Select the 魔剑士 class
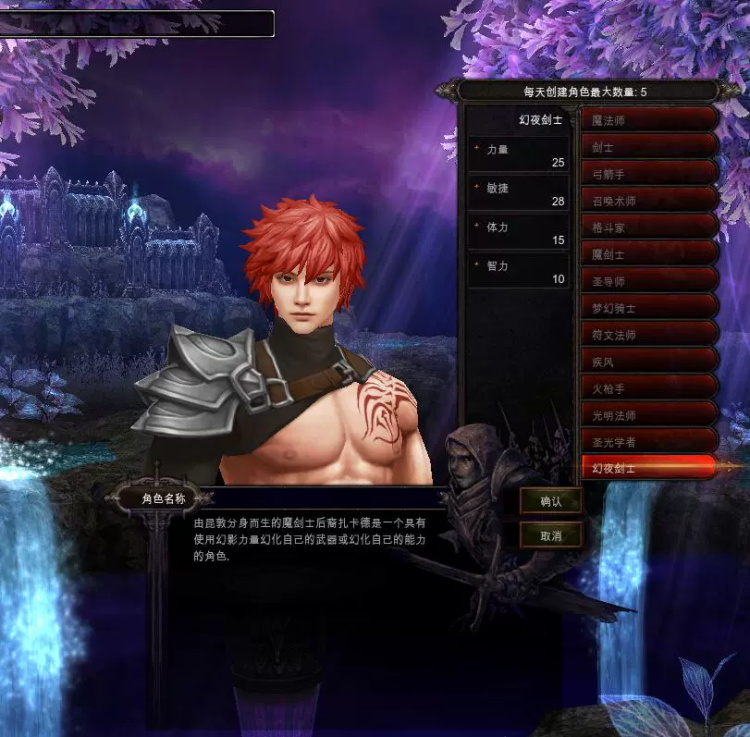 coord(648,254)
